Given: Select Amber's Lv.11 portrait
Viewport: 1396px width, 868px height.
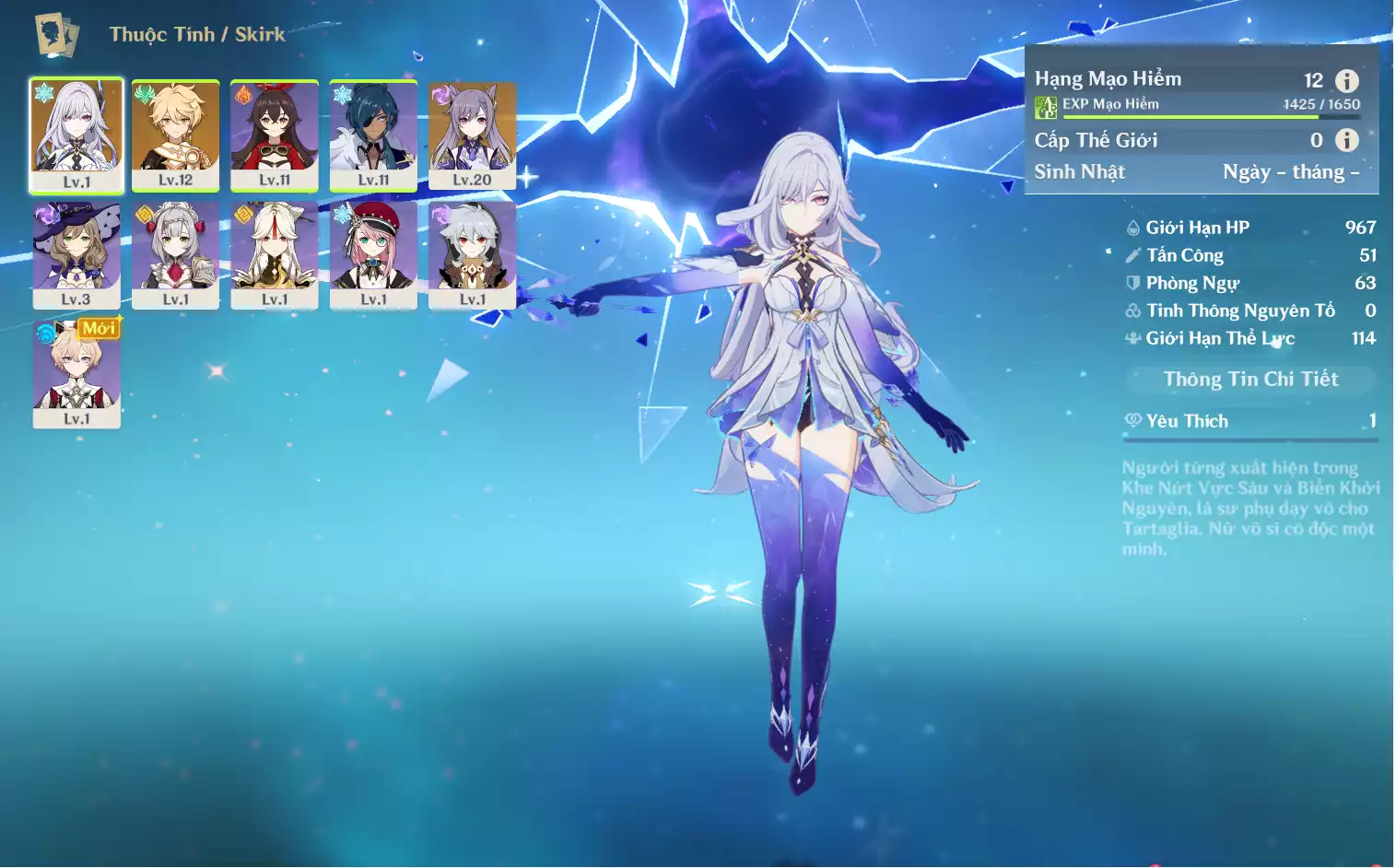Looking at the screenshot, I should (x=274, y=135).
